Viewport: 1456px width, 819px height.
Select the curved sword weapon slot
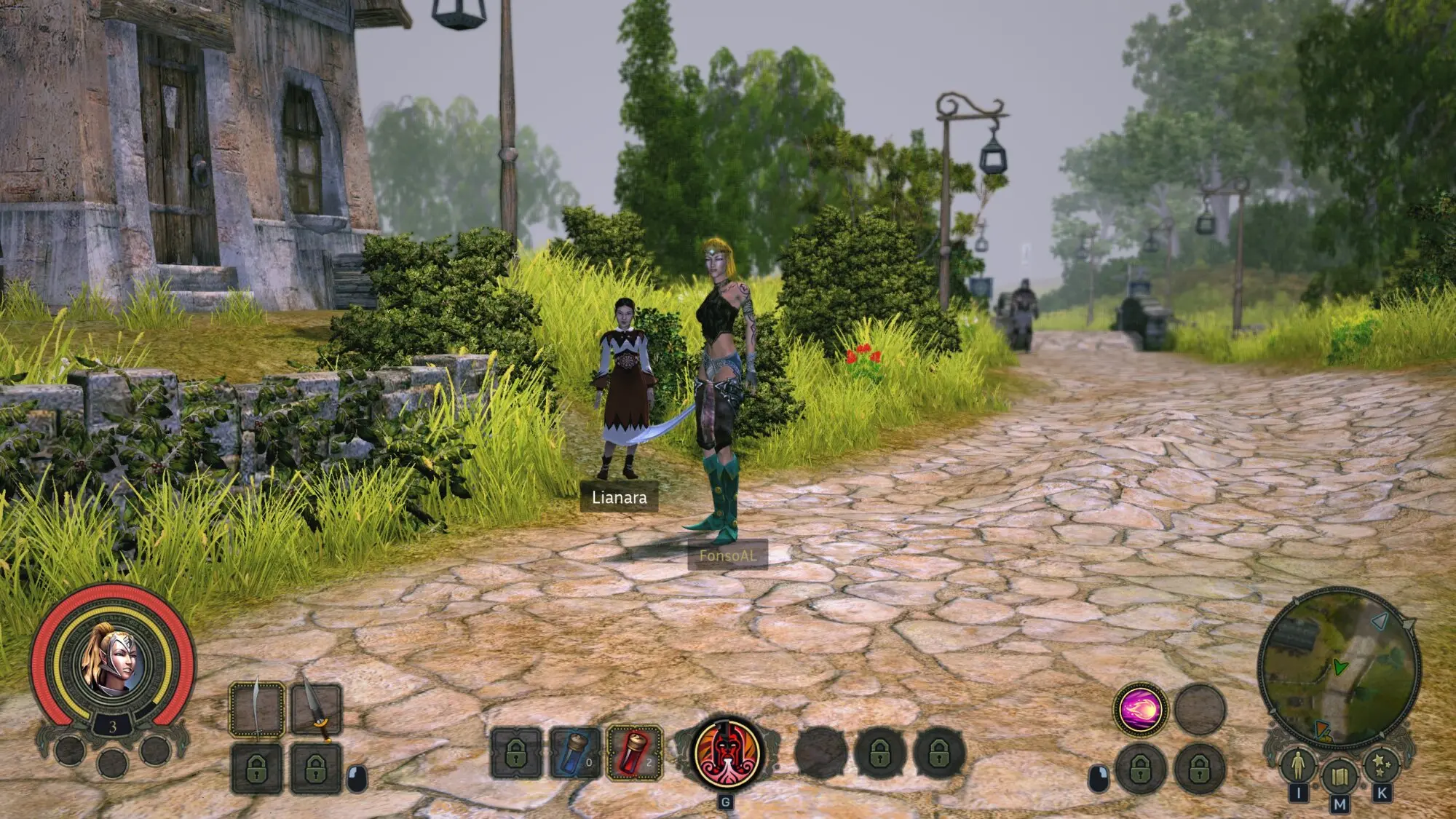point(257,710)
